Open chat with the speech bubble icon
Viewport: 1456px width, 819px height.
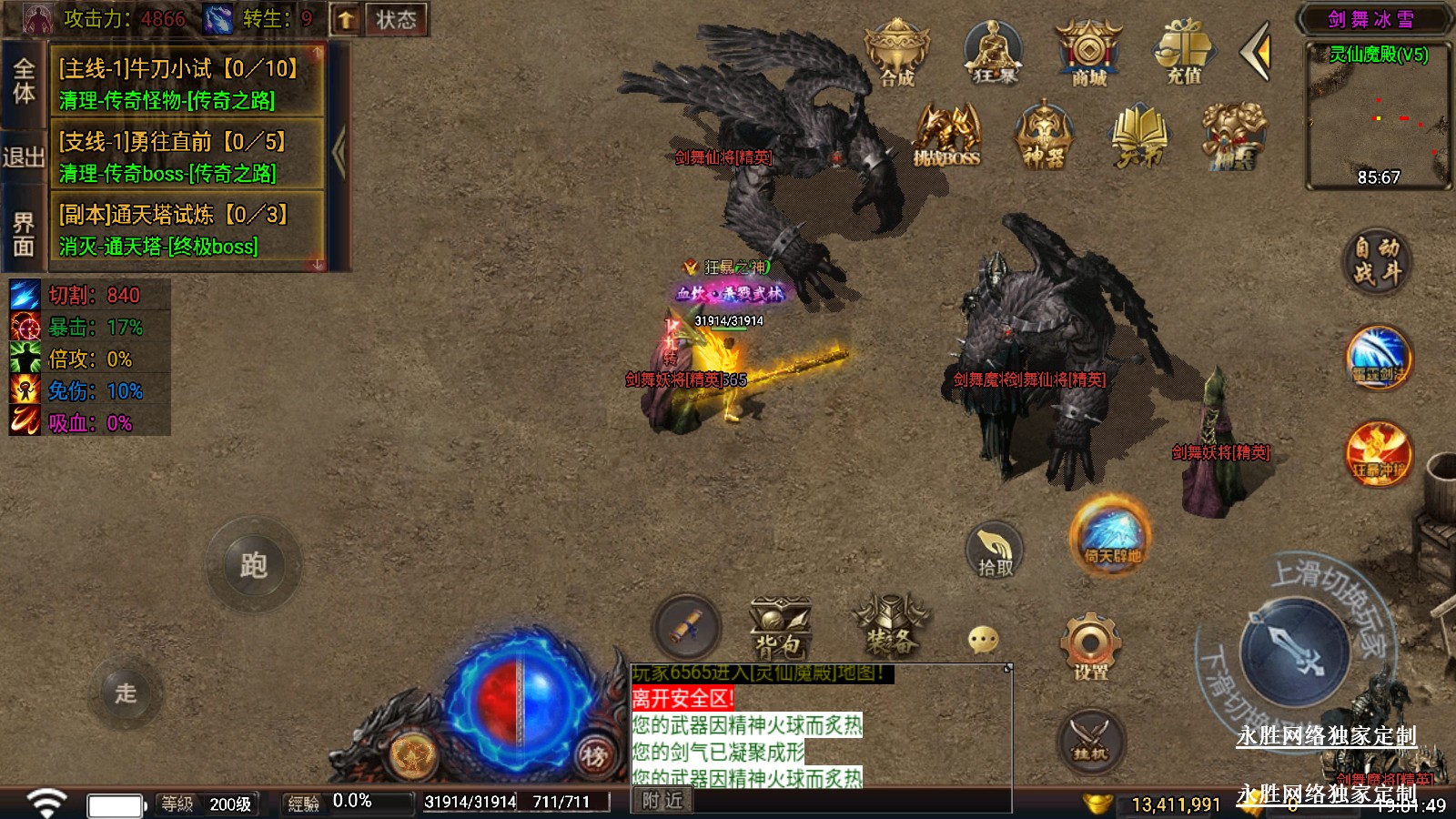(983, 640)
